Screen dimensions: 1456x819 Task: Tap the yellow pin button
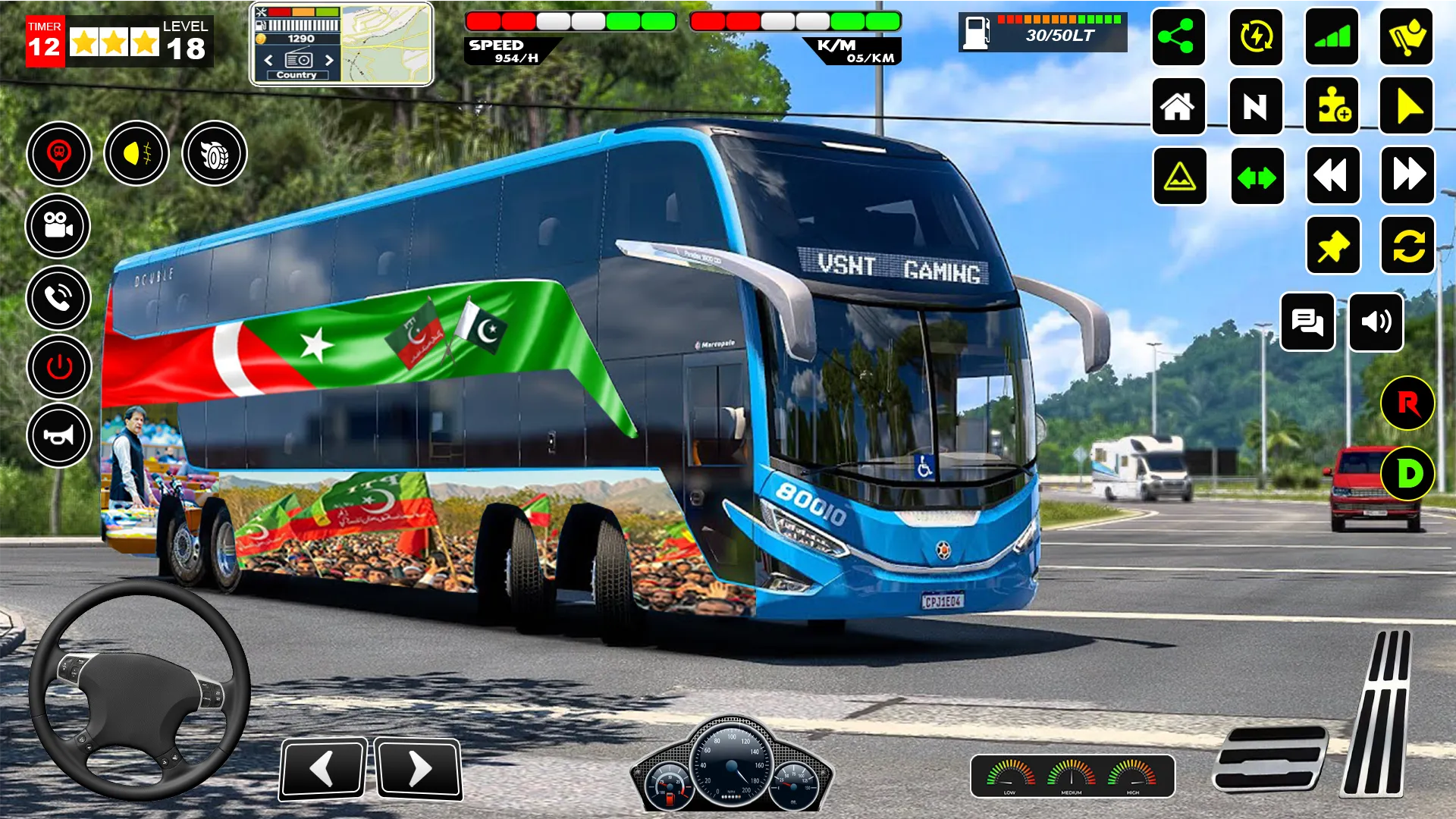(x=1332, y=246)
